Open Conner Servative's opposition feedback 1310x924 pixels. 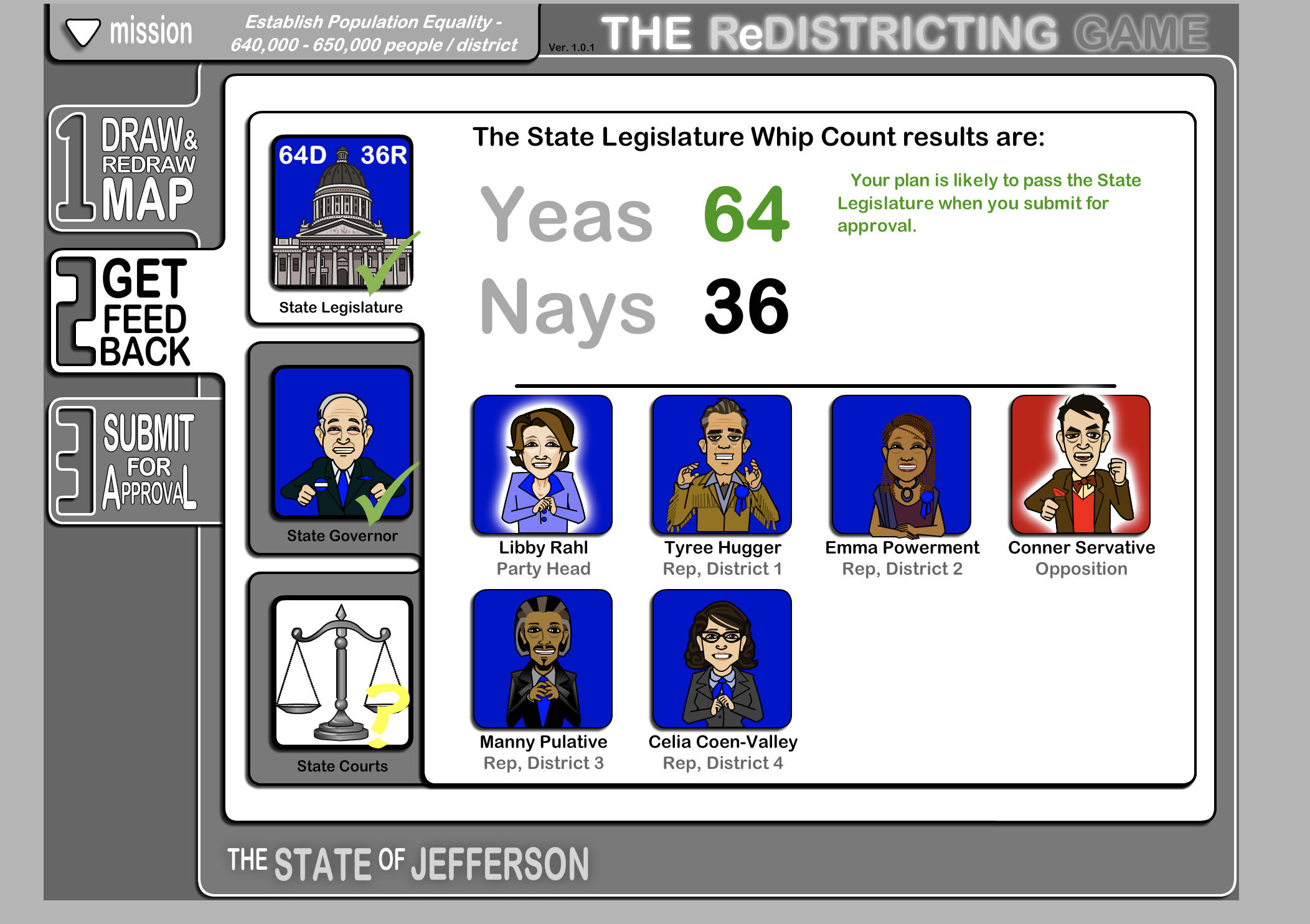pos(1080,464)
